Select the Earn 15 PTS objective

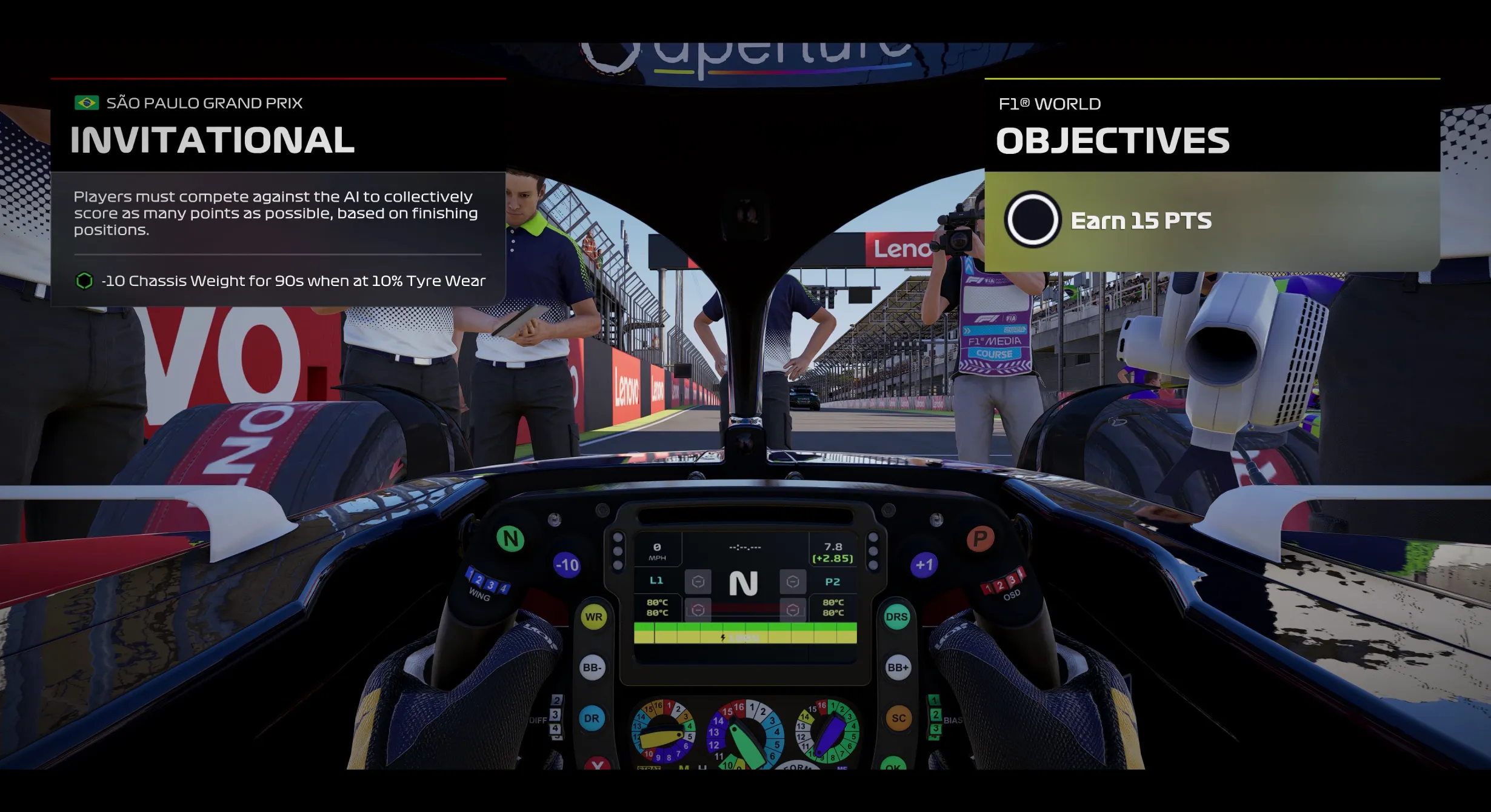coord(1141,221)
